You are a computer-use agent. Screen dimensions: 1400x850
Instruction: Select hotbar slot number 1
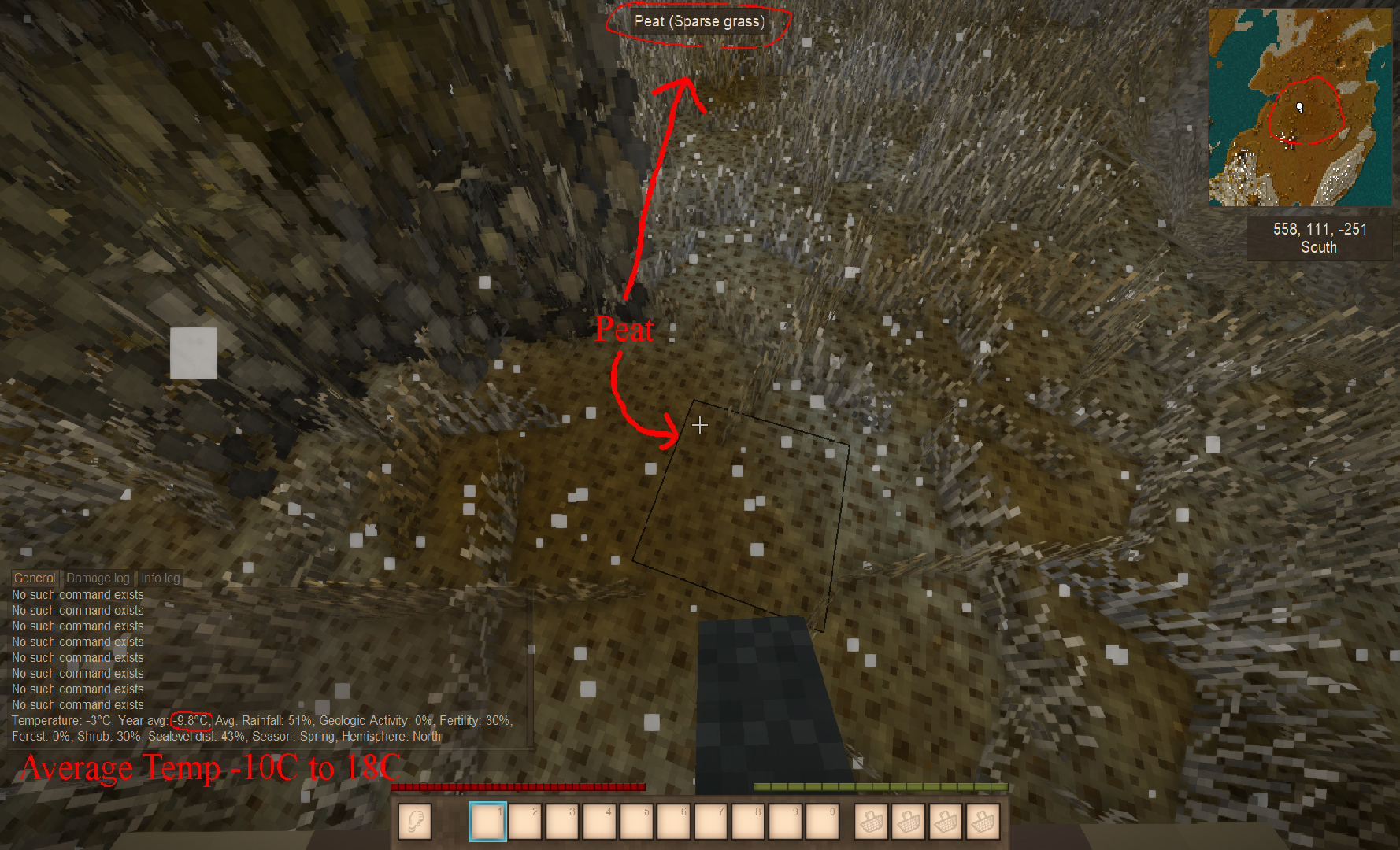(x=487, y=822)
